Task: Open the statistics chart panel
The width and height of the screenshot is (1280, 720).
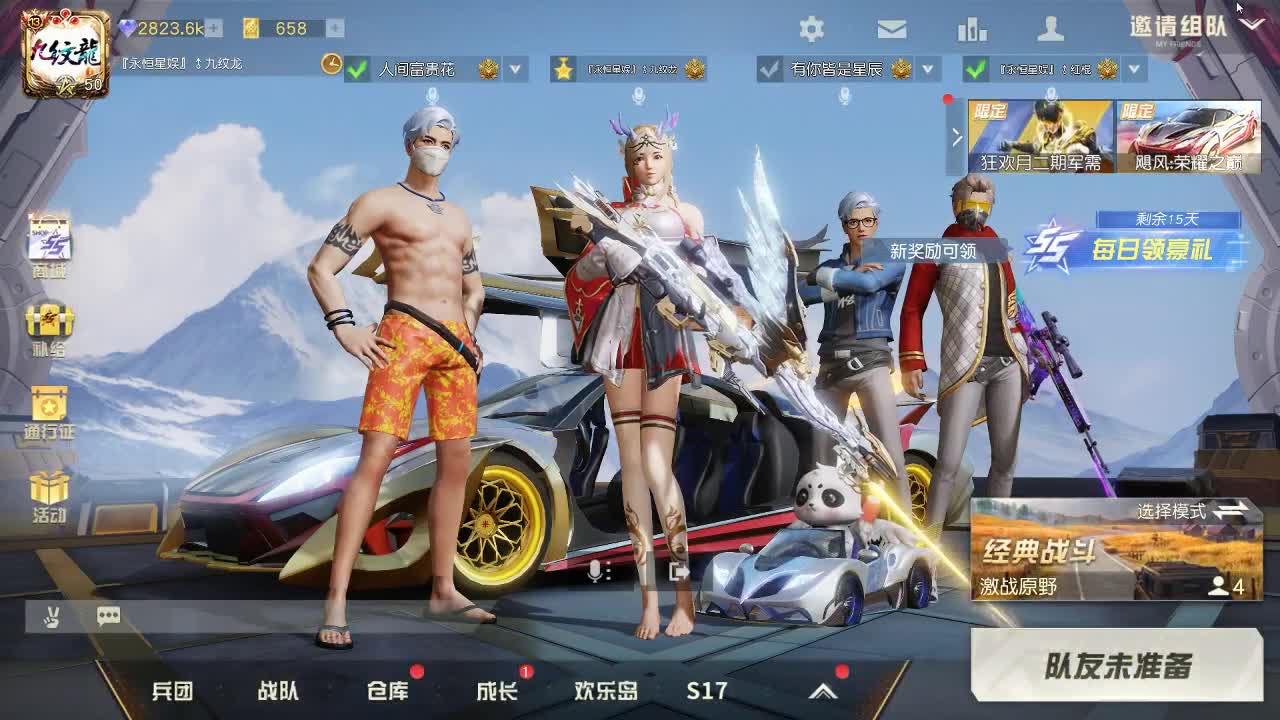Action: click(x=973, y=27)
